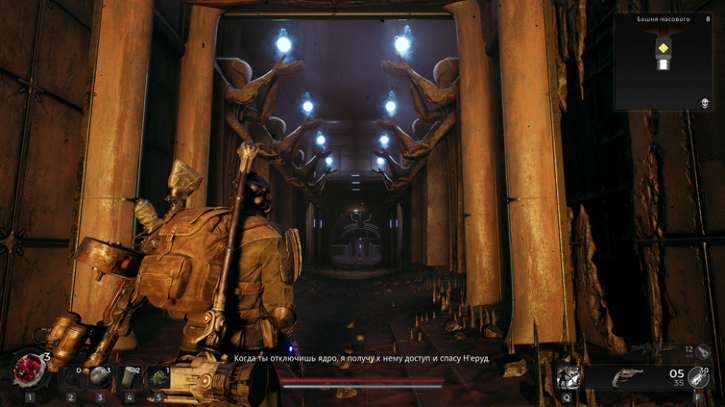Image resolution: width=725 pixels, height=407 pixels.
Task: Activate the revolver's weapon mod icon
Action: click(698, 377)
